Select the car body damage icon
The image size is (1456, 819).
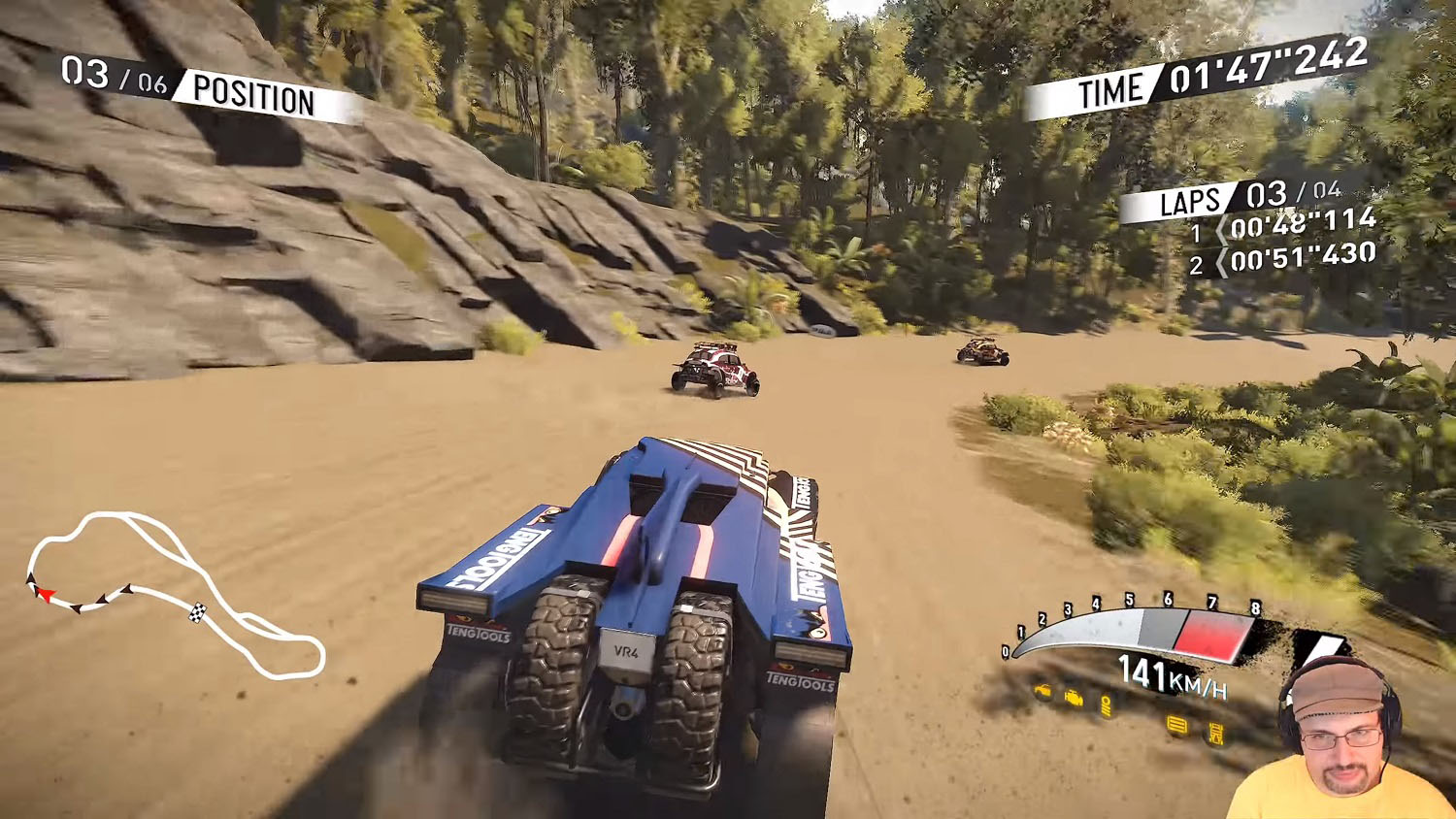pyautogui.click(x=1042, y=691)
